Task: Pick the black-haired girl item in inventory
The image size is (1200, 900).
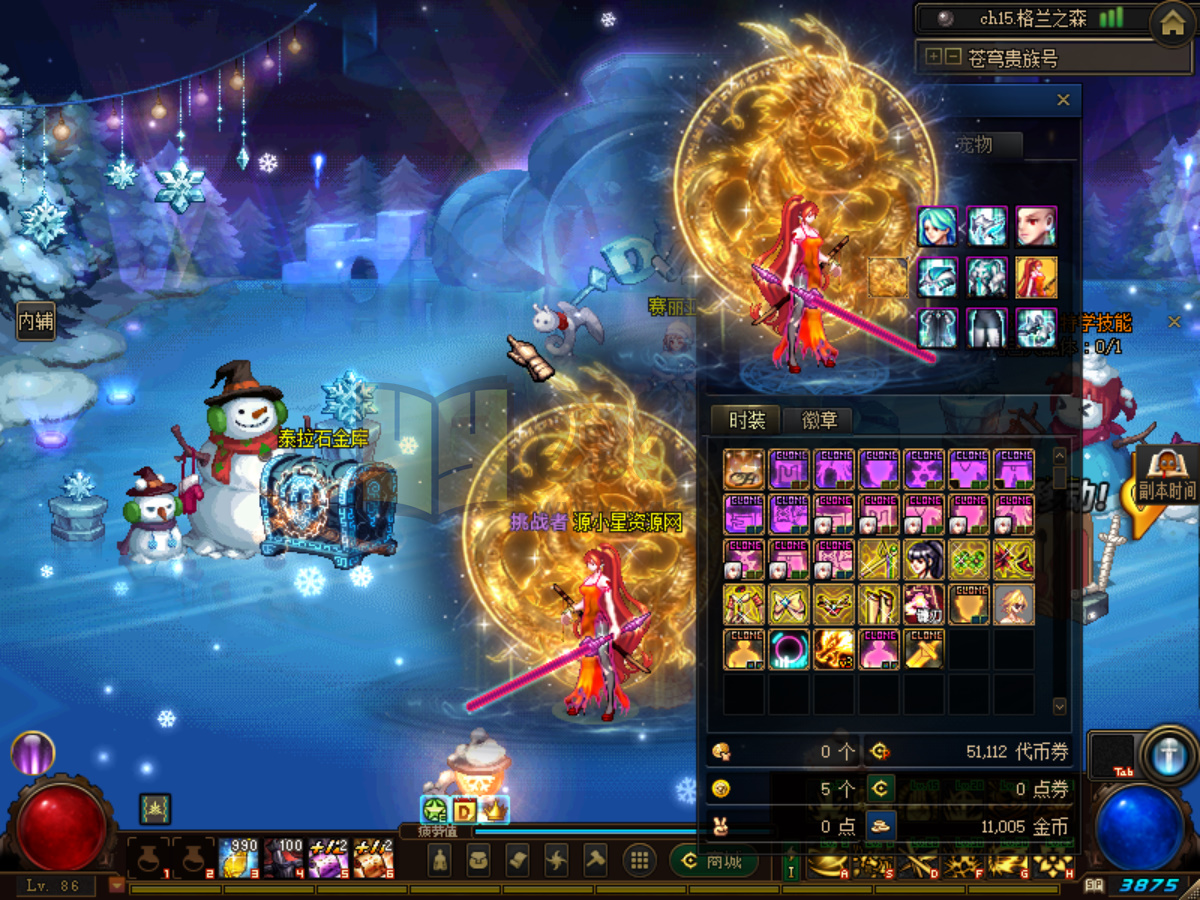Action: (x=924, y=559)
